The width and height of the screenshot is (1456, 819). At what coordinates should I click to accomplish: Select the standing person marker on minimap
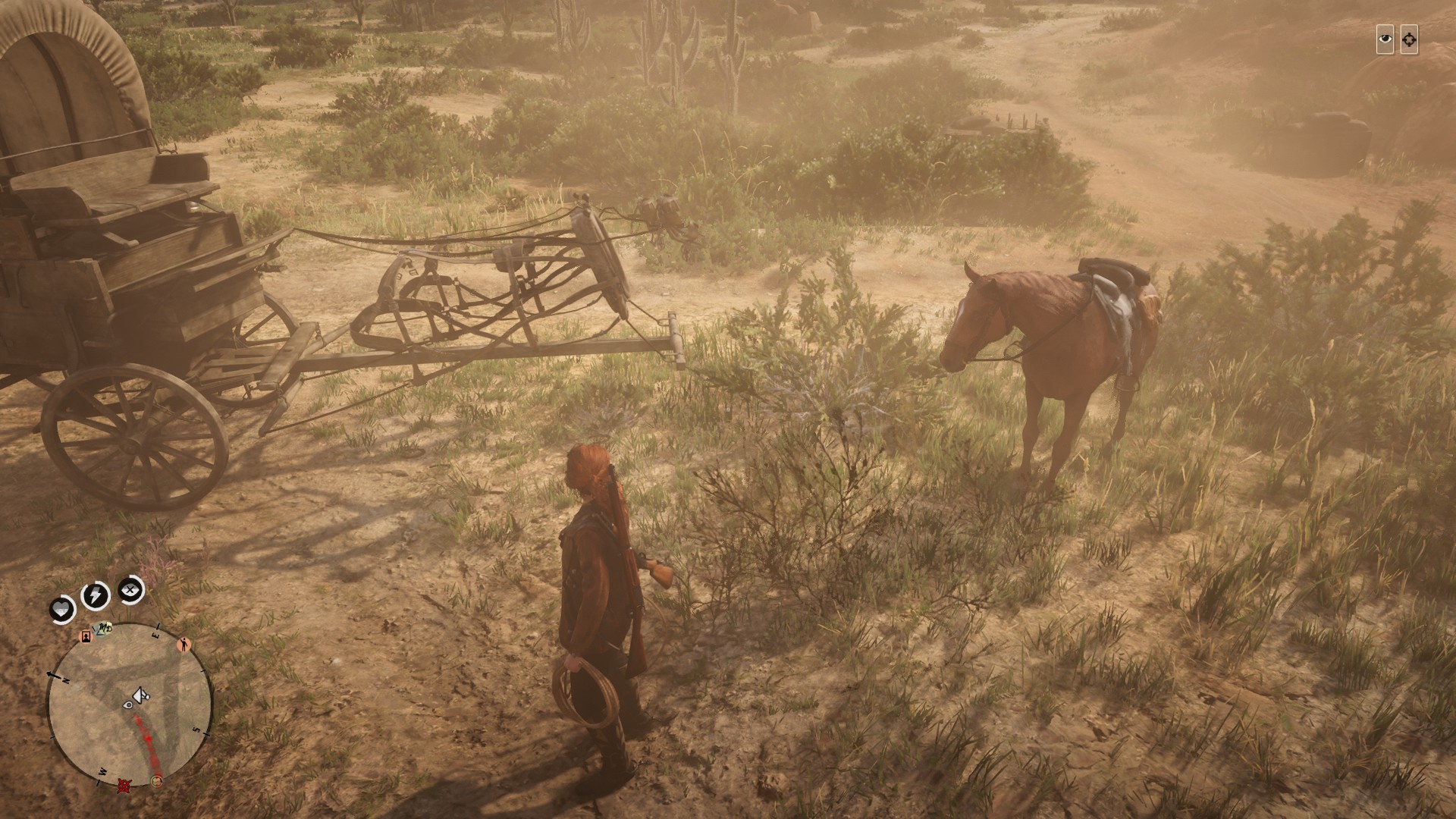(x=184, y=645)
